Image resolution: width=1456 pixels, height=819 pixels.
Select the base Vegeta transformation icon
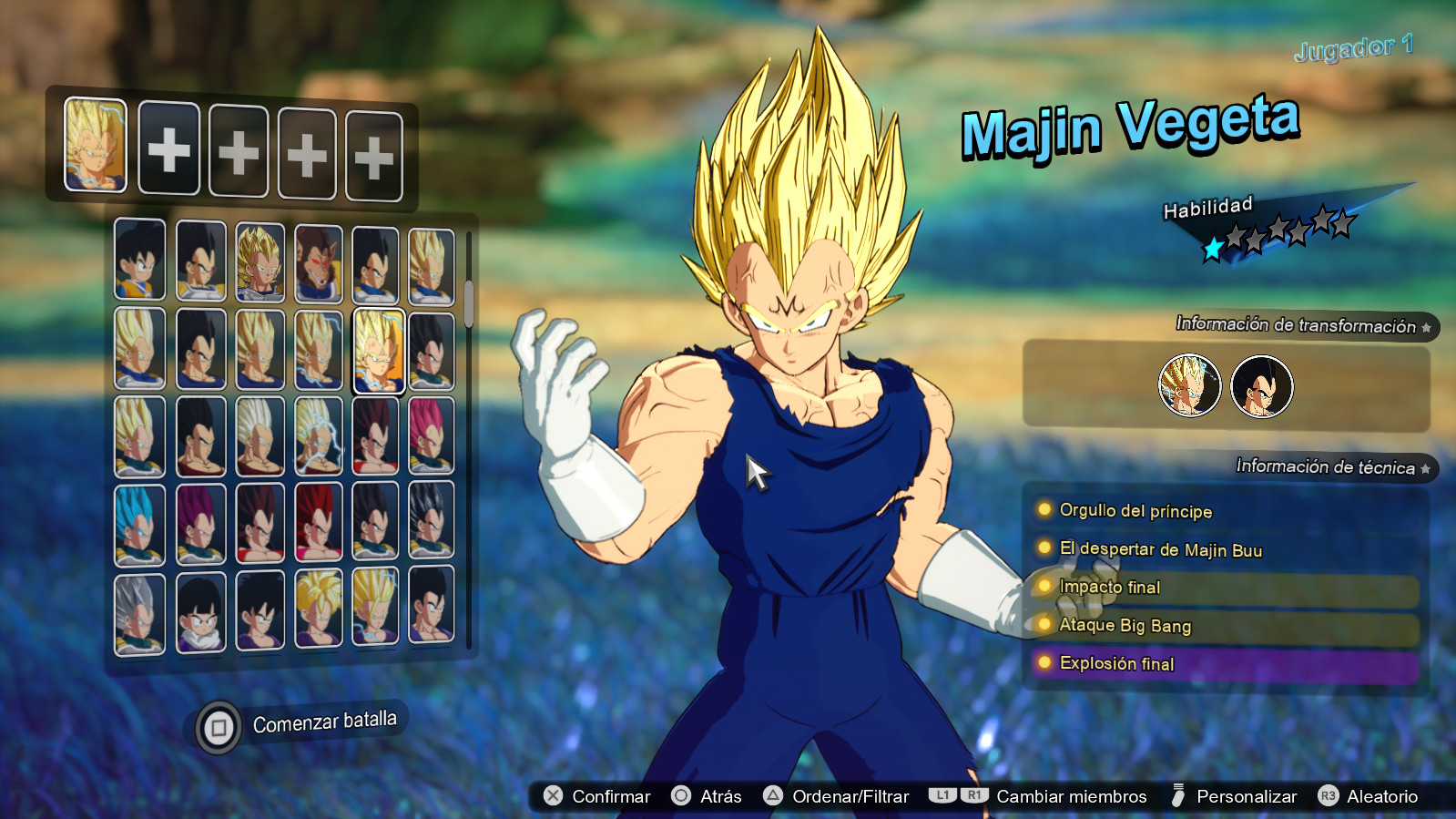[1261, 386]
